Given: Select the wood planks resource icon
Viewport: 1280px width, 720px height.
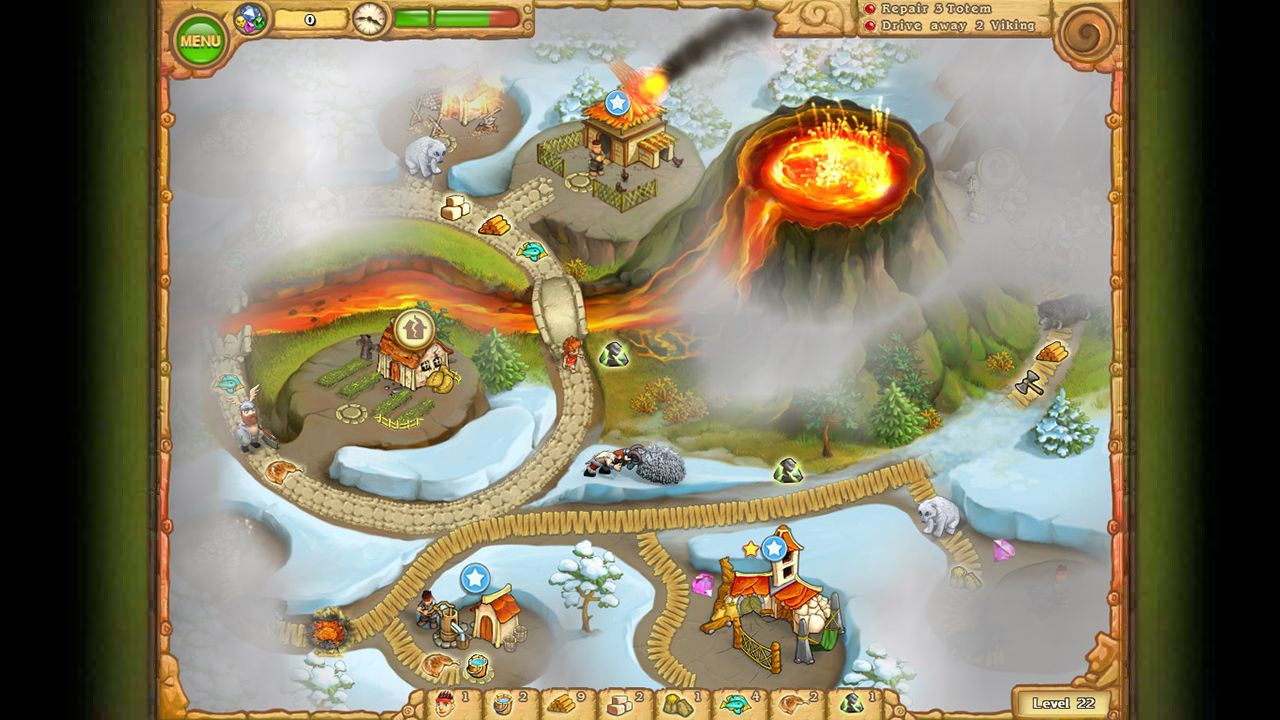Looking at the screenshot, I should [x=560, y=702].
